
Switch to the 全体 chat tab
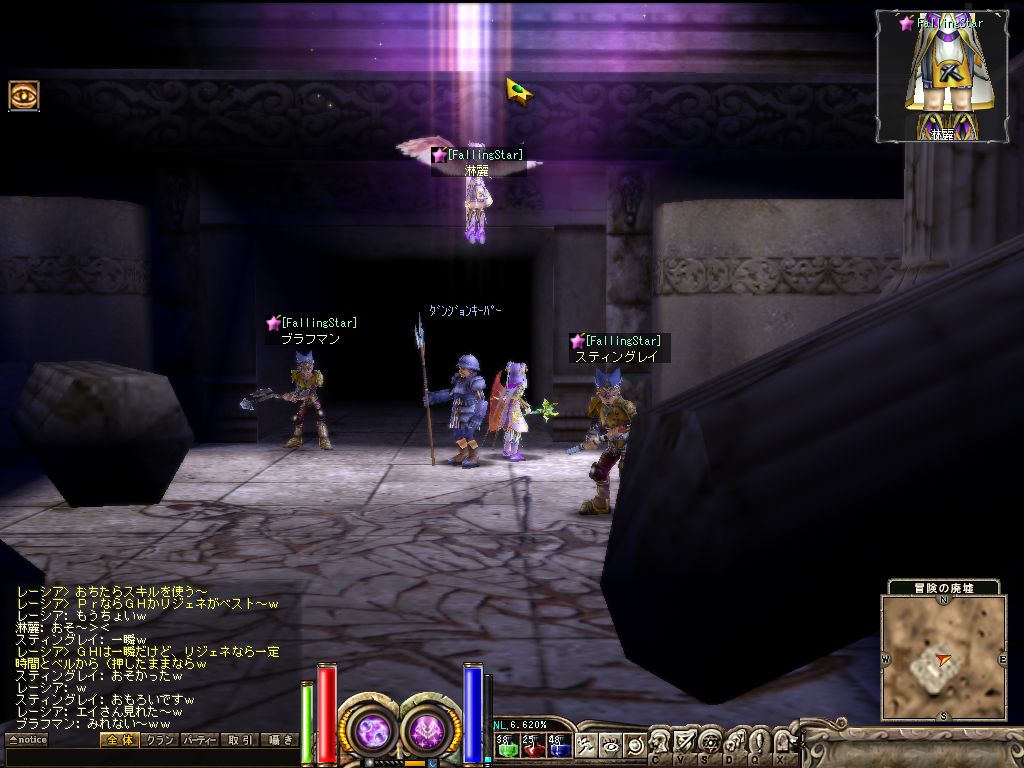point(118,740)
